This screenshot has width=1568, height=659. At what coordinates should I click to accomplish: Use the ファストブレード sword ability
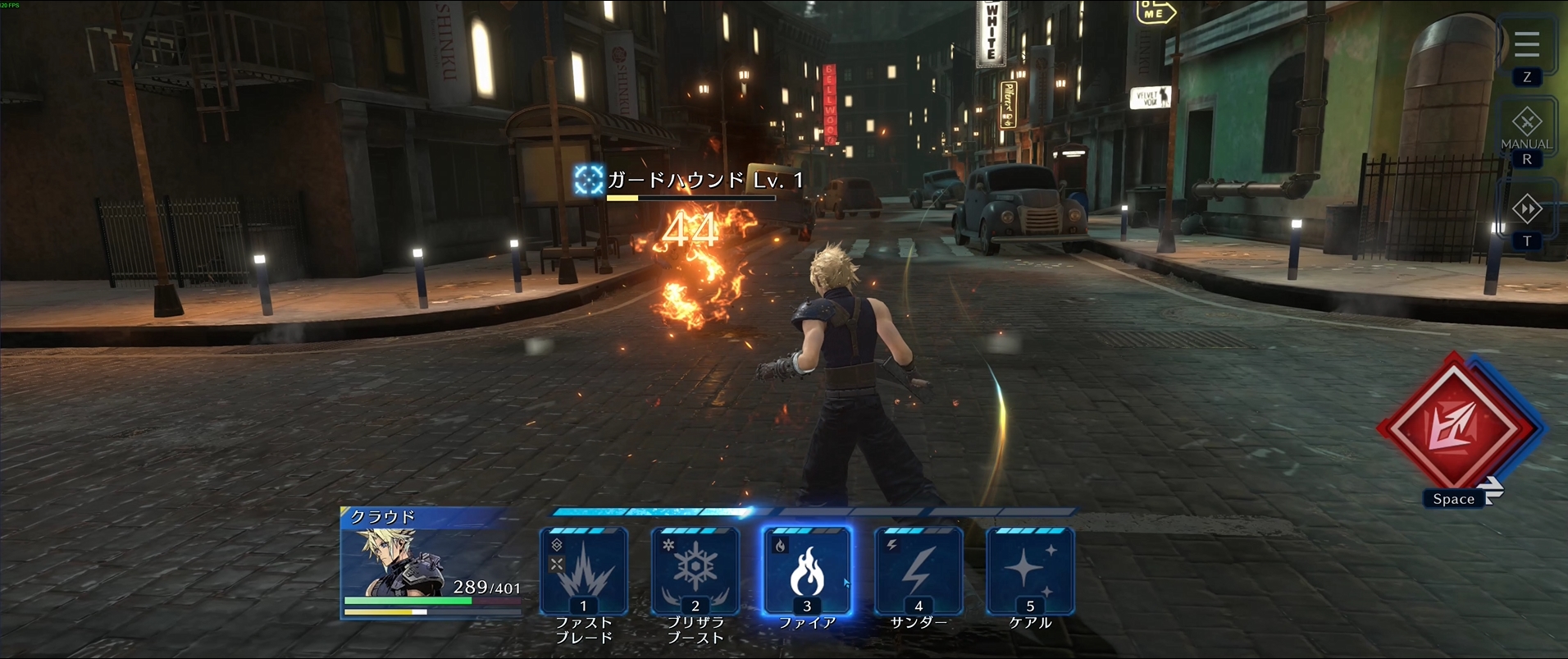(584, 571)
